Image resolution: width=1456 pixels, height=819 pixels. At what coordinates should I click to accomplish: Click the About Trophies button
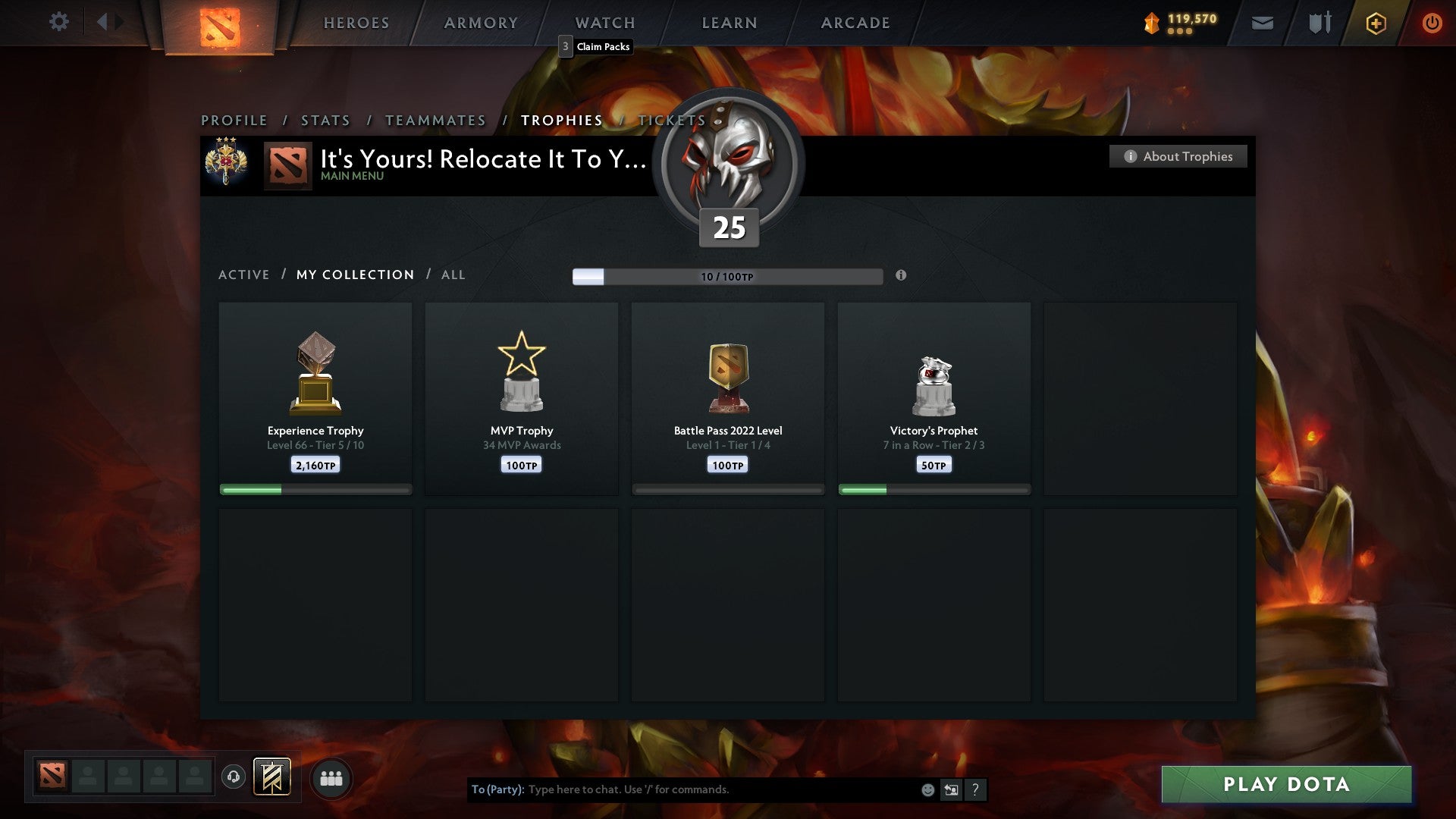[x=1178, y=156]
